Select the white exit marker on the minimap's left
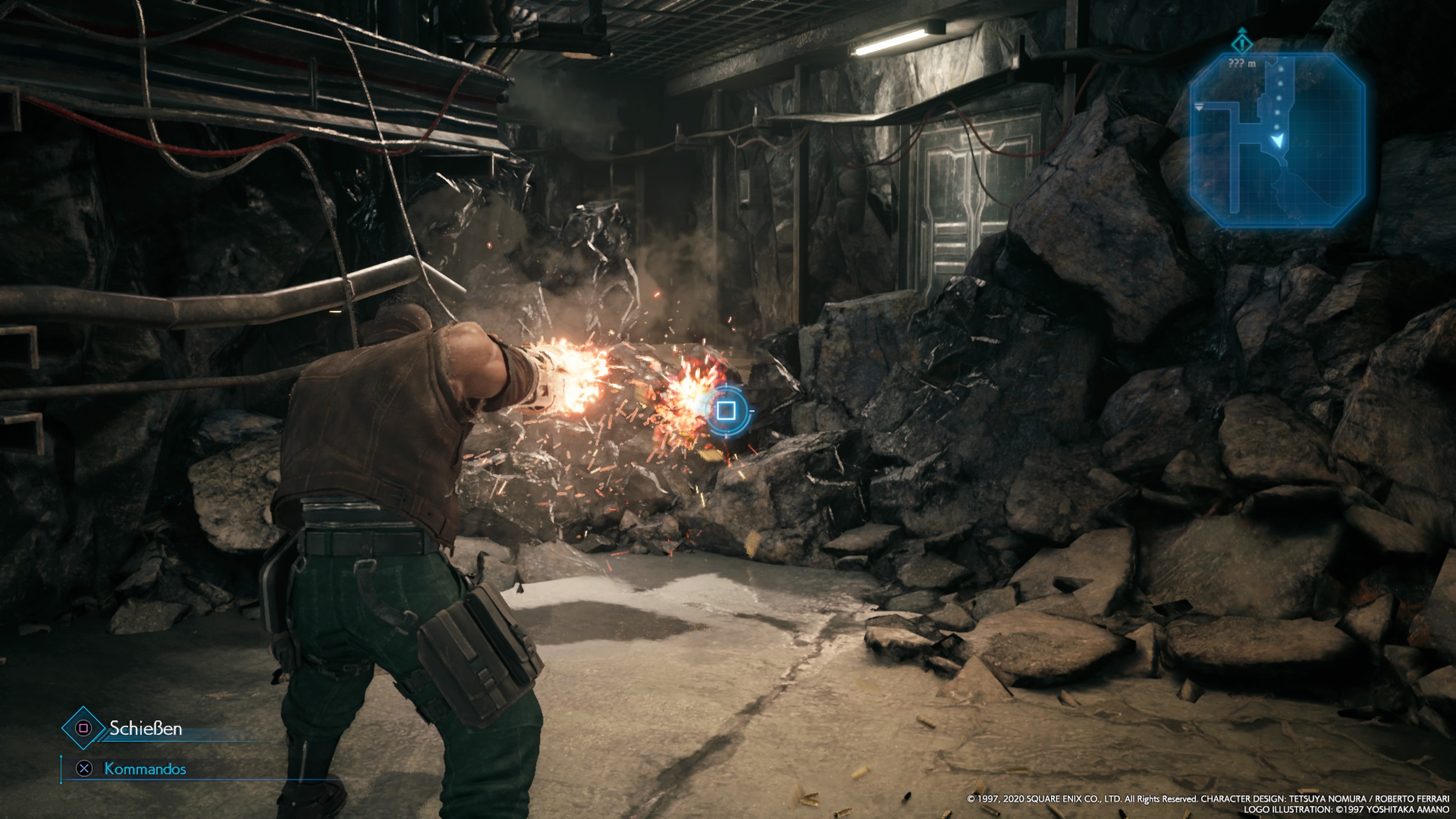1456x819 pixels. (1199, 107)
